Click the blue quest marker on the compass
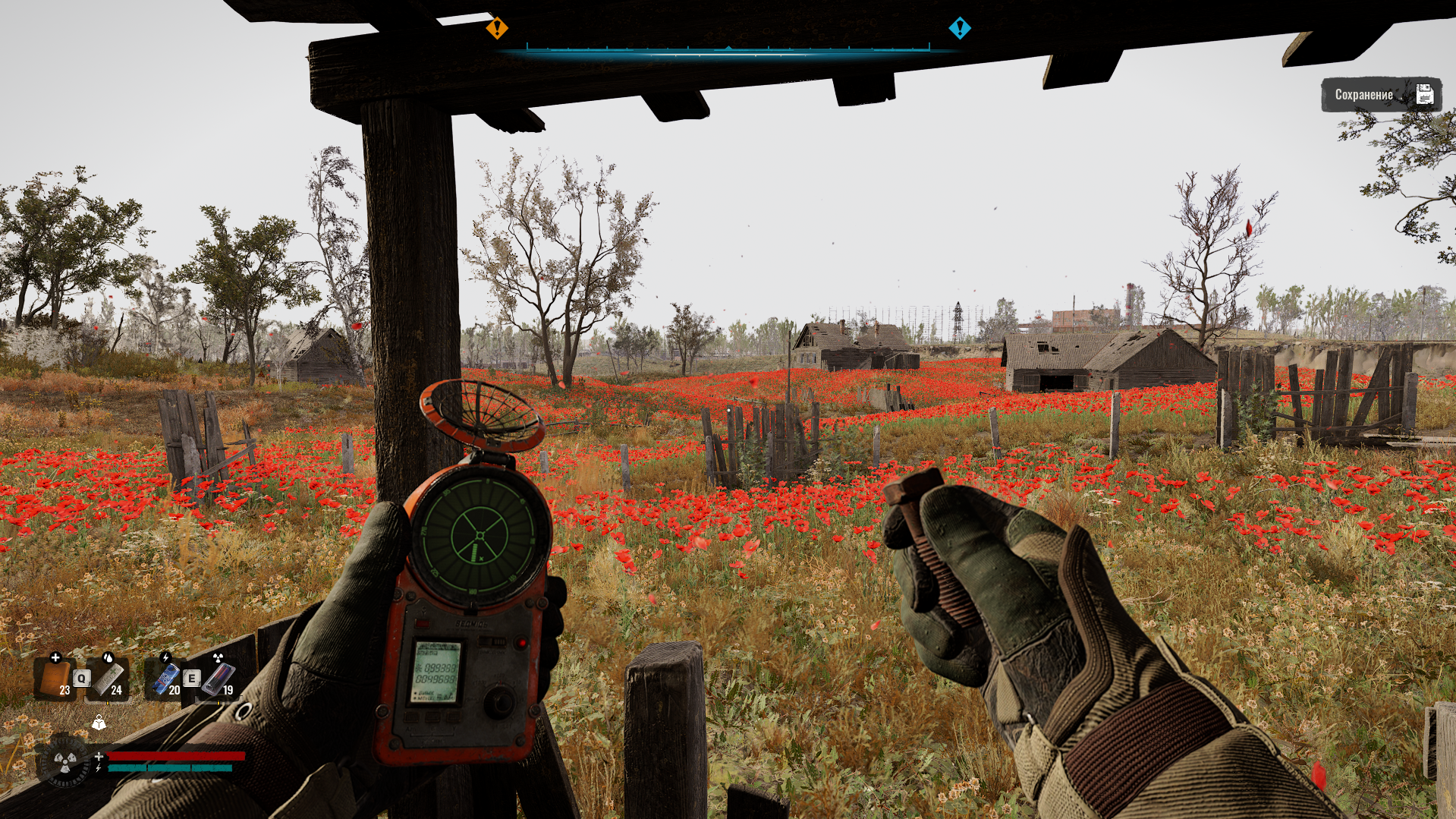The width and height of the screenshot is (1456, 819). (959, 28)
